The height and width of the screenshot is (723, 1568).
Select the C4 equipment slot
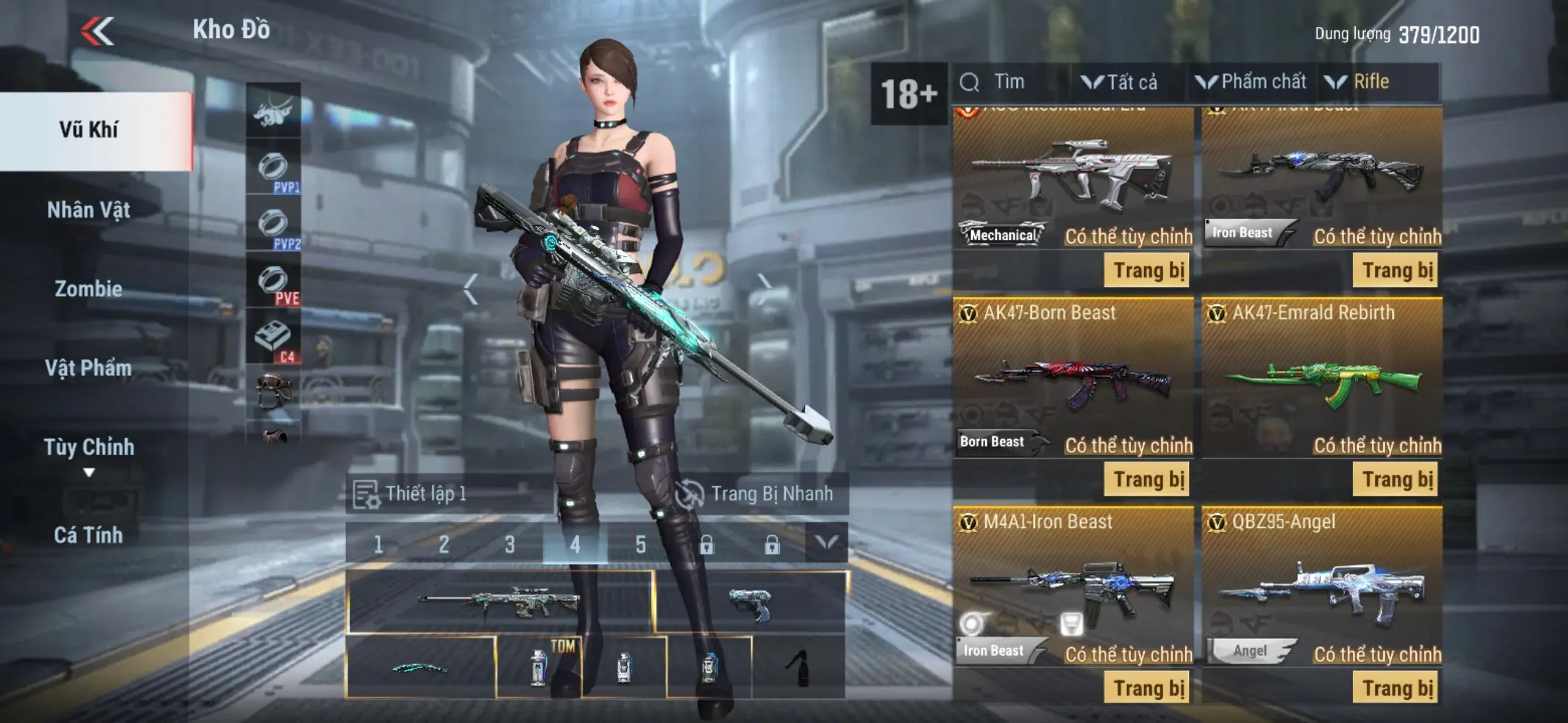pos(274,338)
